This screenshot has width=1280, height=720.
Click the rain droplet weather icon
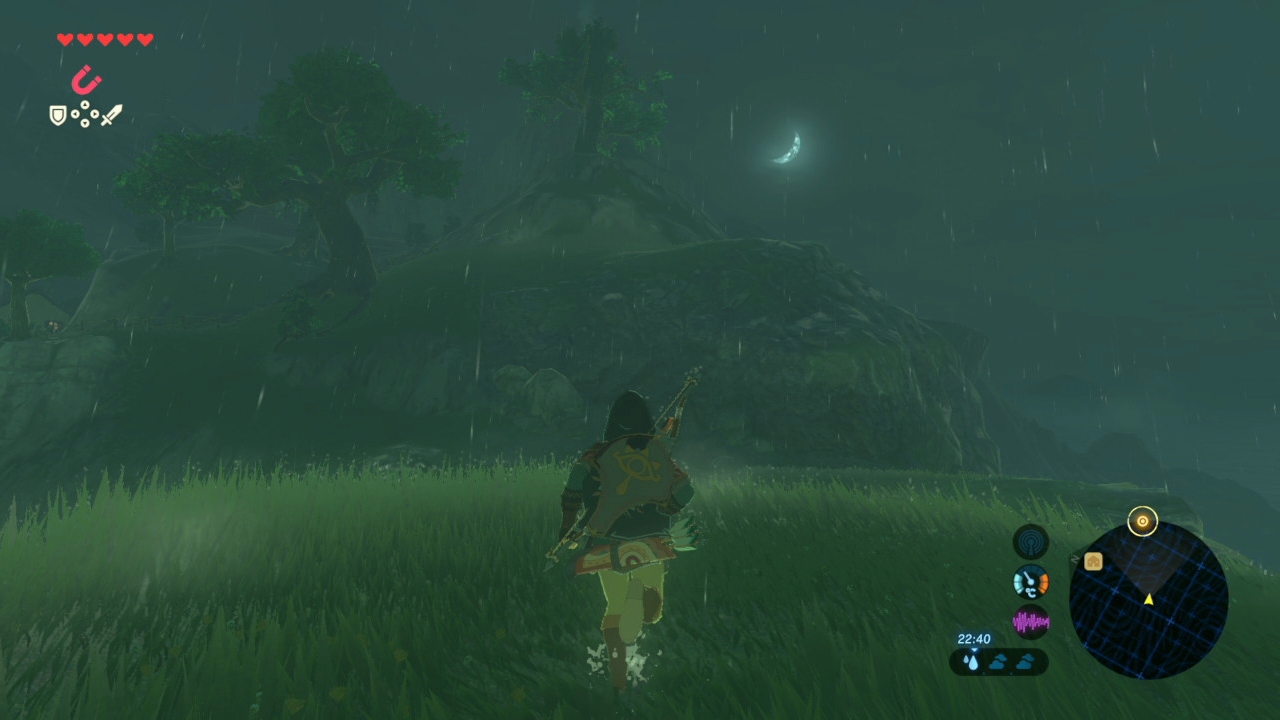(972, 662)
